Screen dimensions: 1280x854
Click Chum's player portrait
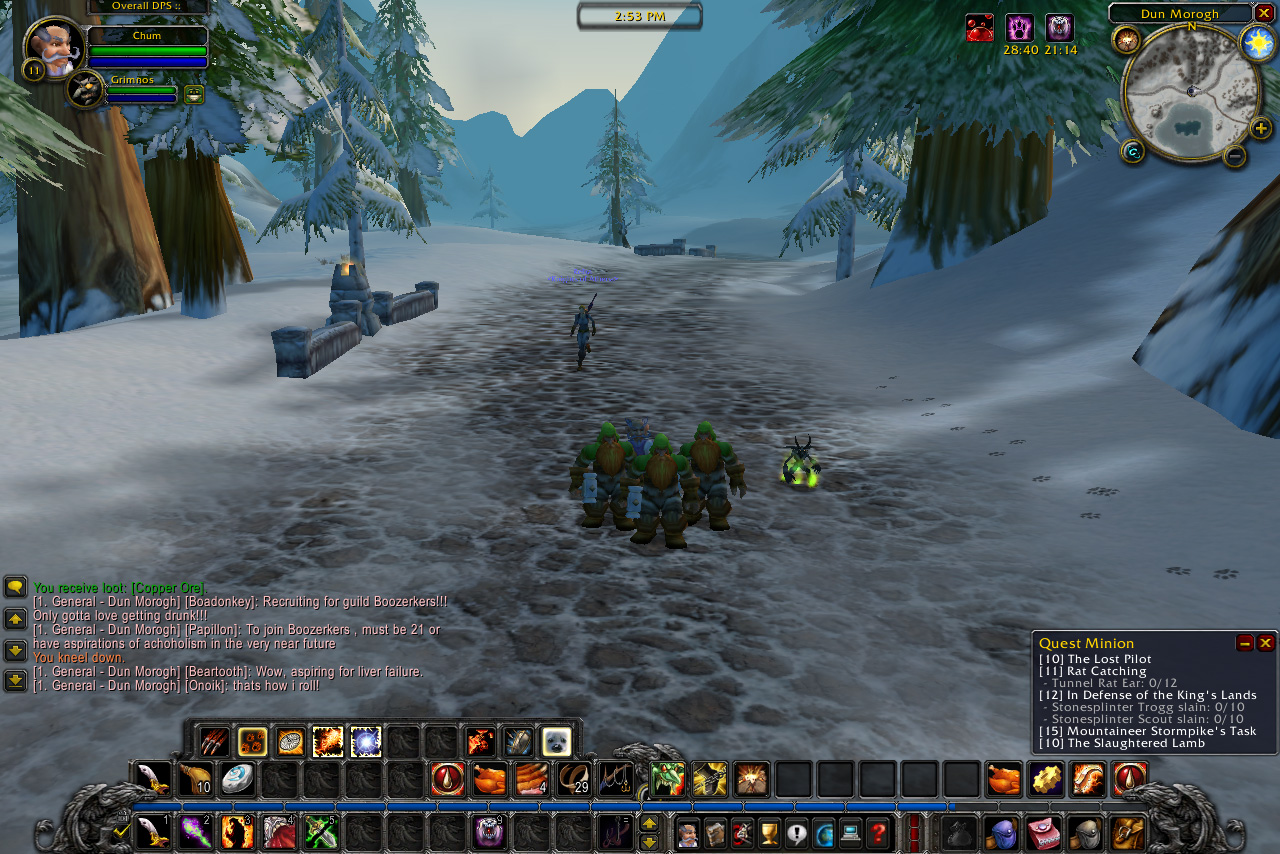pos(54,48)
